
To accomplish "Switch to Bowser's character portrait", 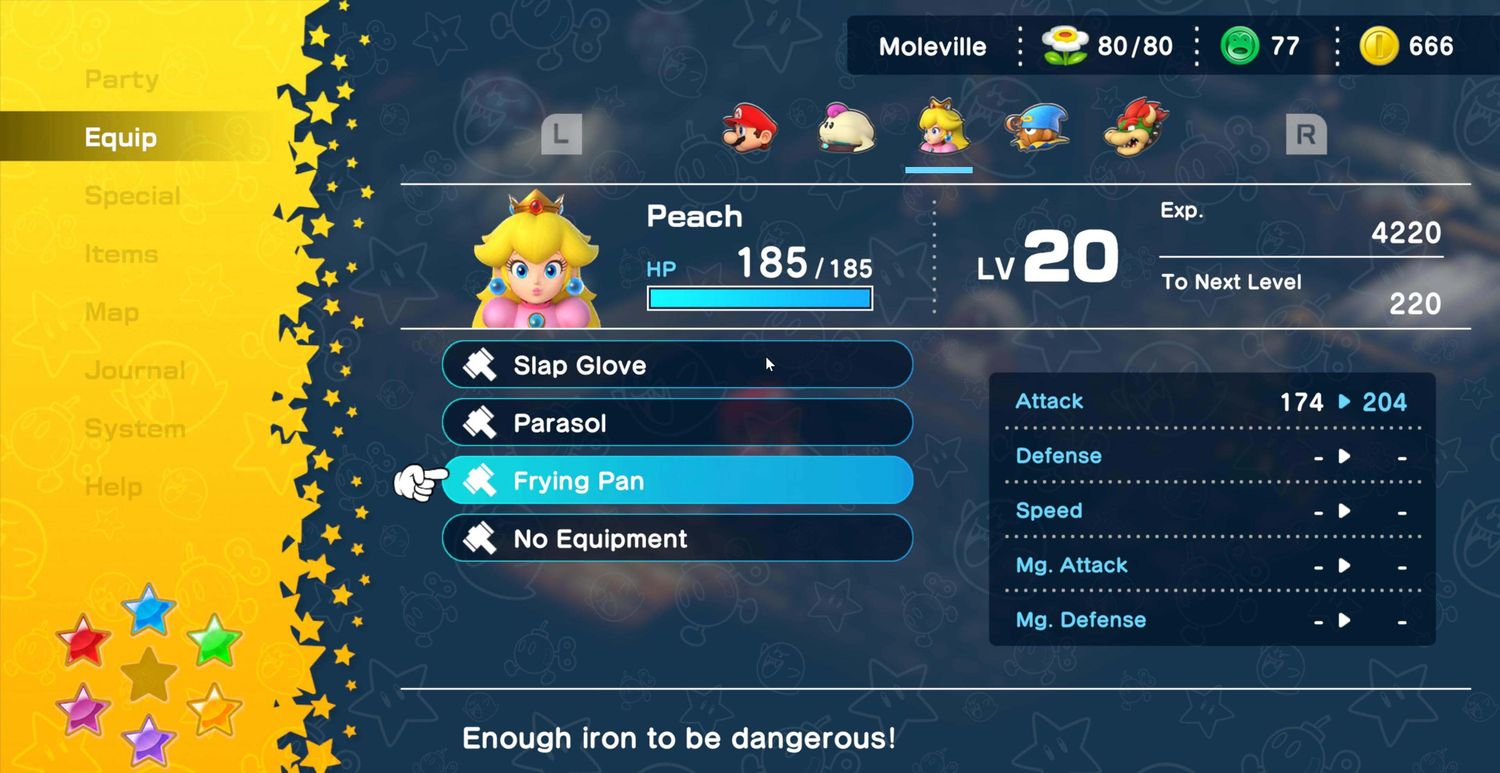I will click(1136, 127).
